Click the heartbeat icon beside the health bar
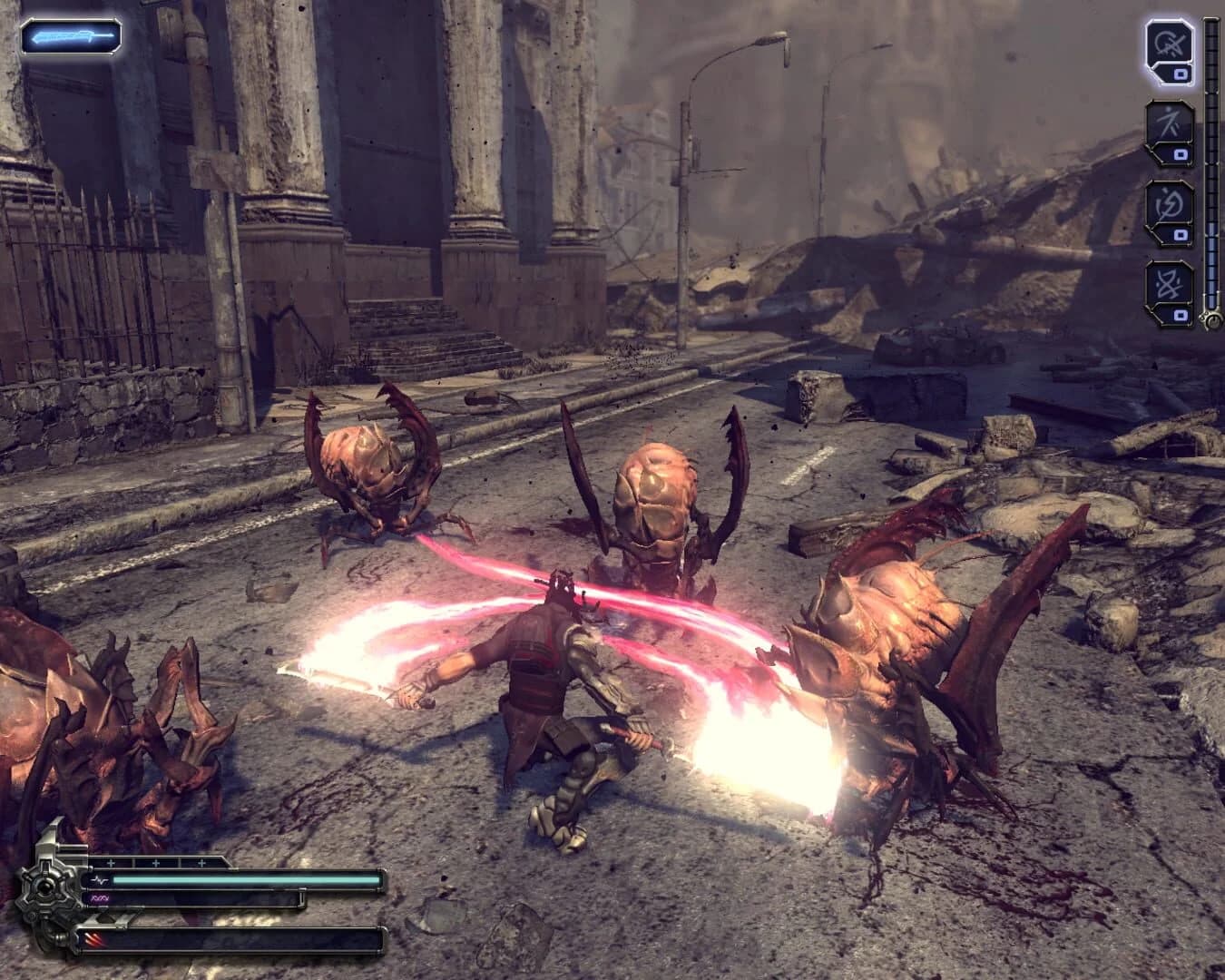This screenshot has height=980, width=1225. pyautogui.click(x=101, y=879)
